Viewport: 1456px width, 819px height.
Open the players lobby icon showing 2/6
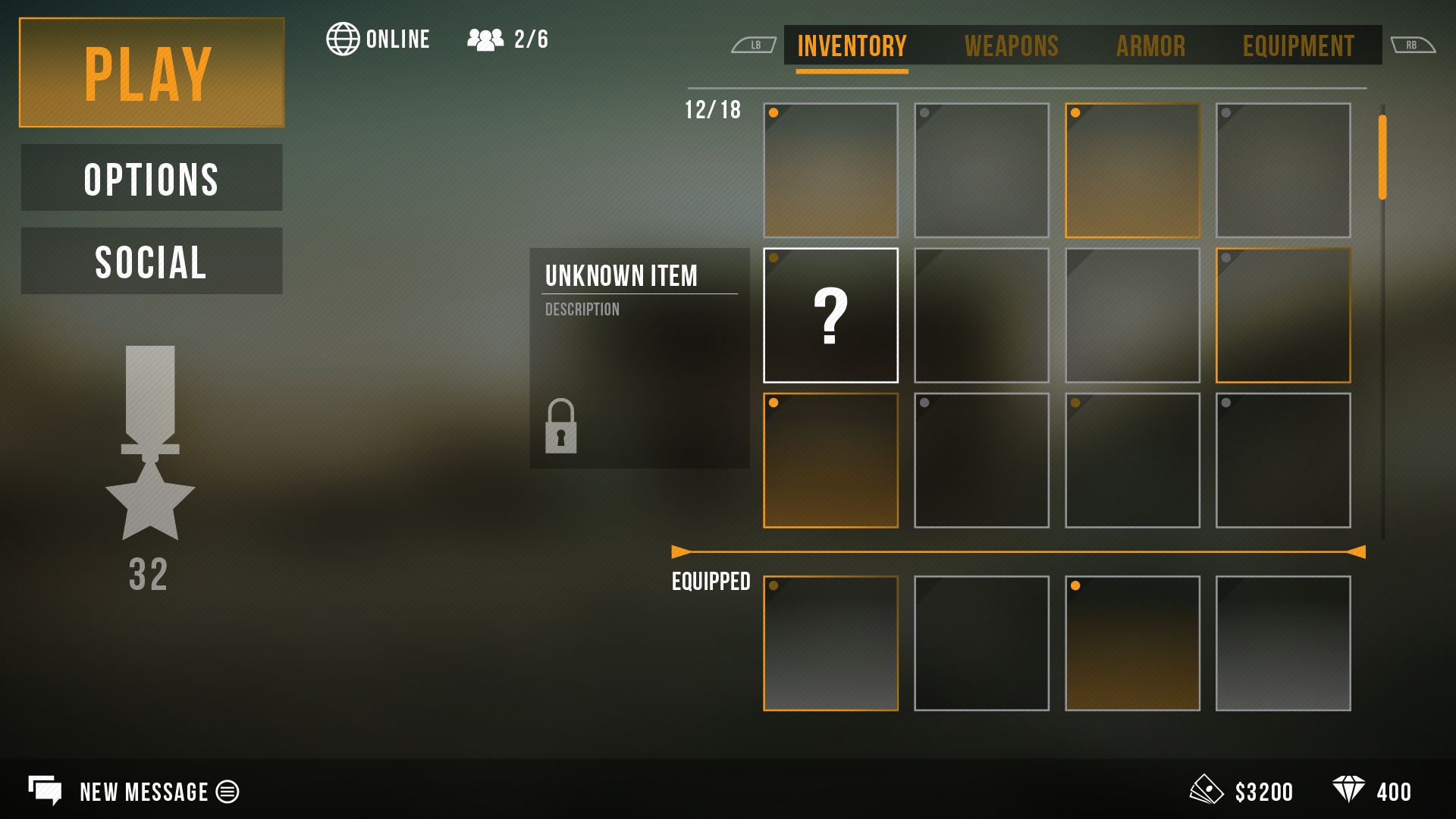click(485, 39)
